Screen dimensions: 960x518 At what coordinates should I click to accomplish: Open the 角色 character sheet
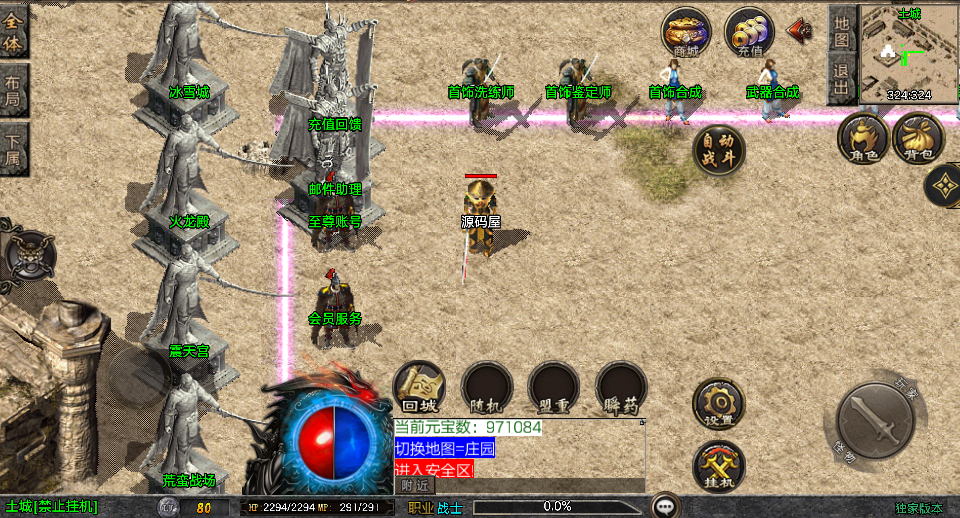863,138
